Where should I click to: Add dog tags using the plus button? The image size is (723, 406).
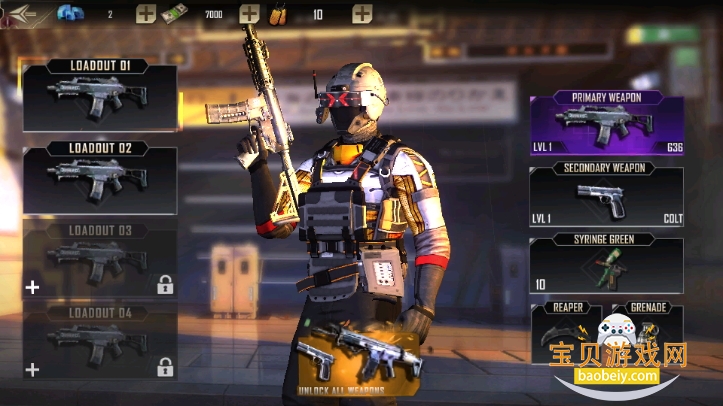coord(362,14)
